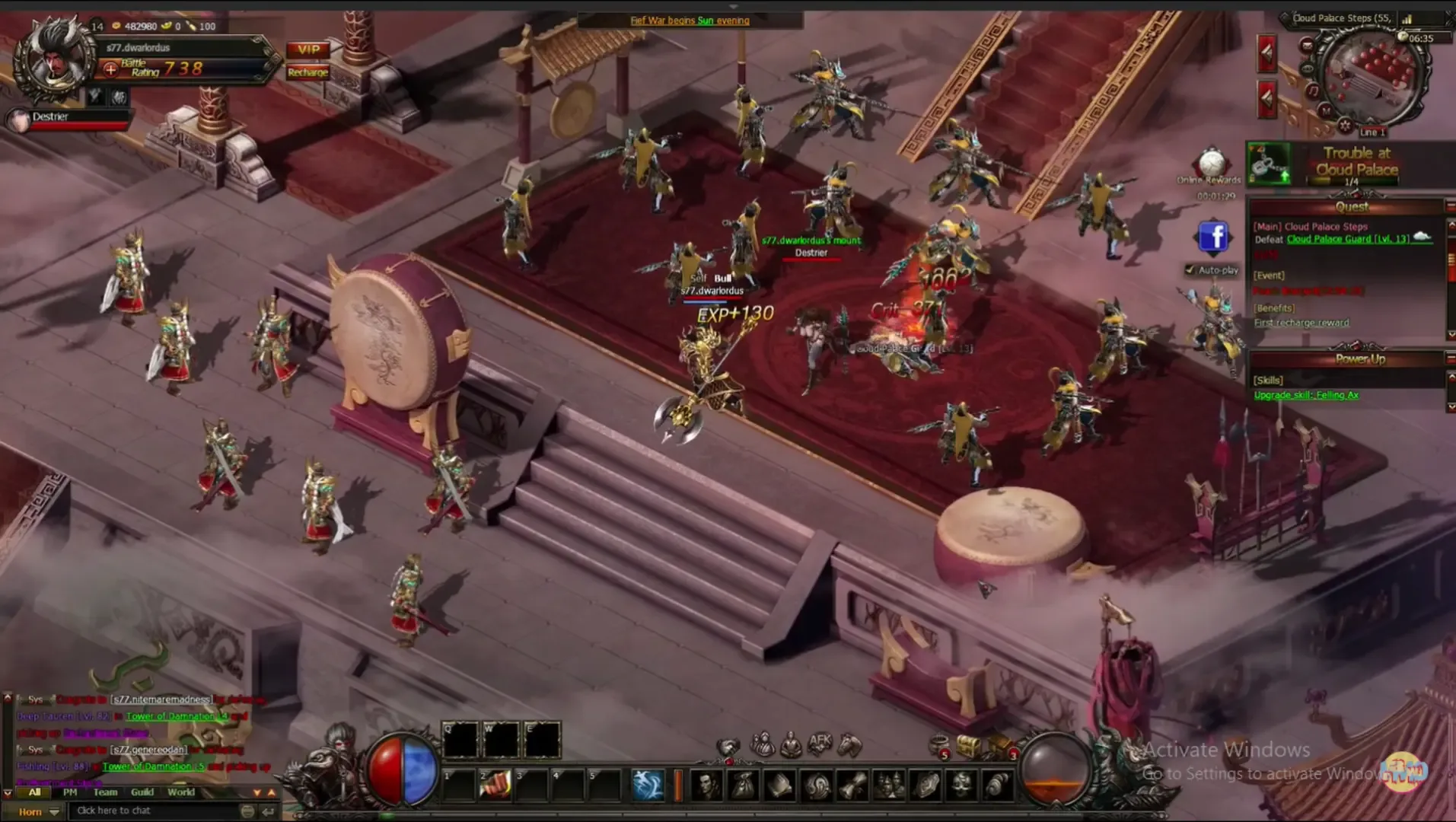1456x822 pixels.
Task: Toggle the music note icon on the minimap
Action: [x=1313, y=91]
